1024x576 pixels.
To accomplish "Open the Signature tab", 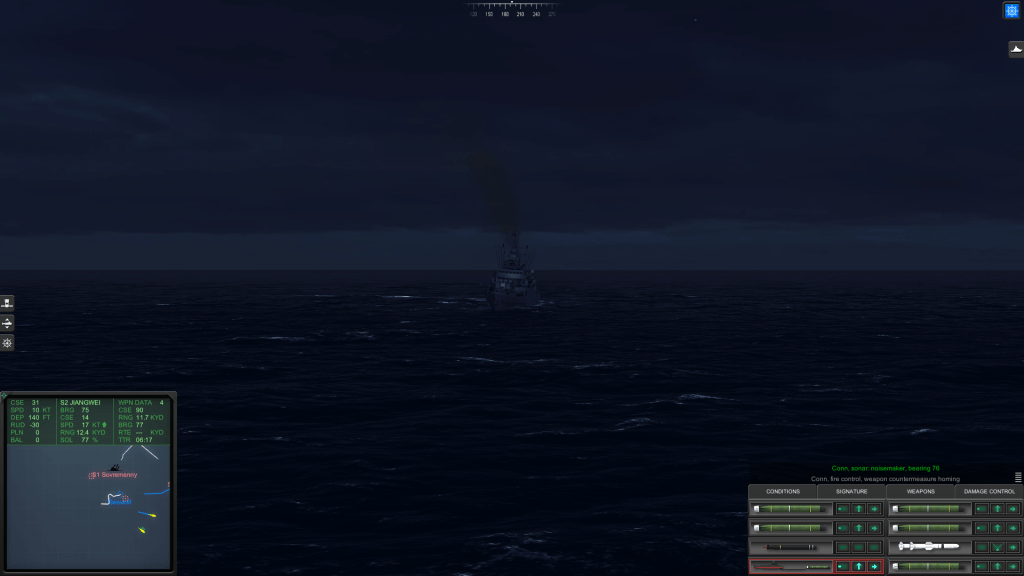I will 852,491.
